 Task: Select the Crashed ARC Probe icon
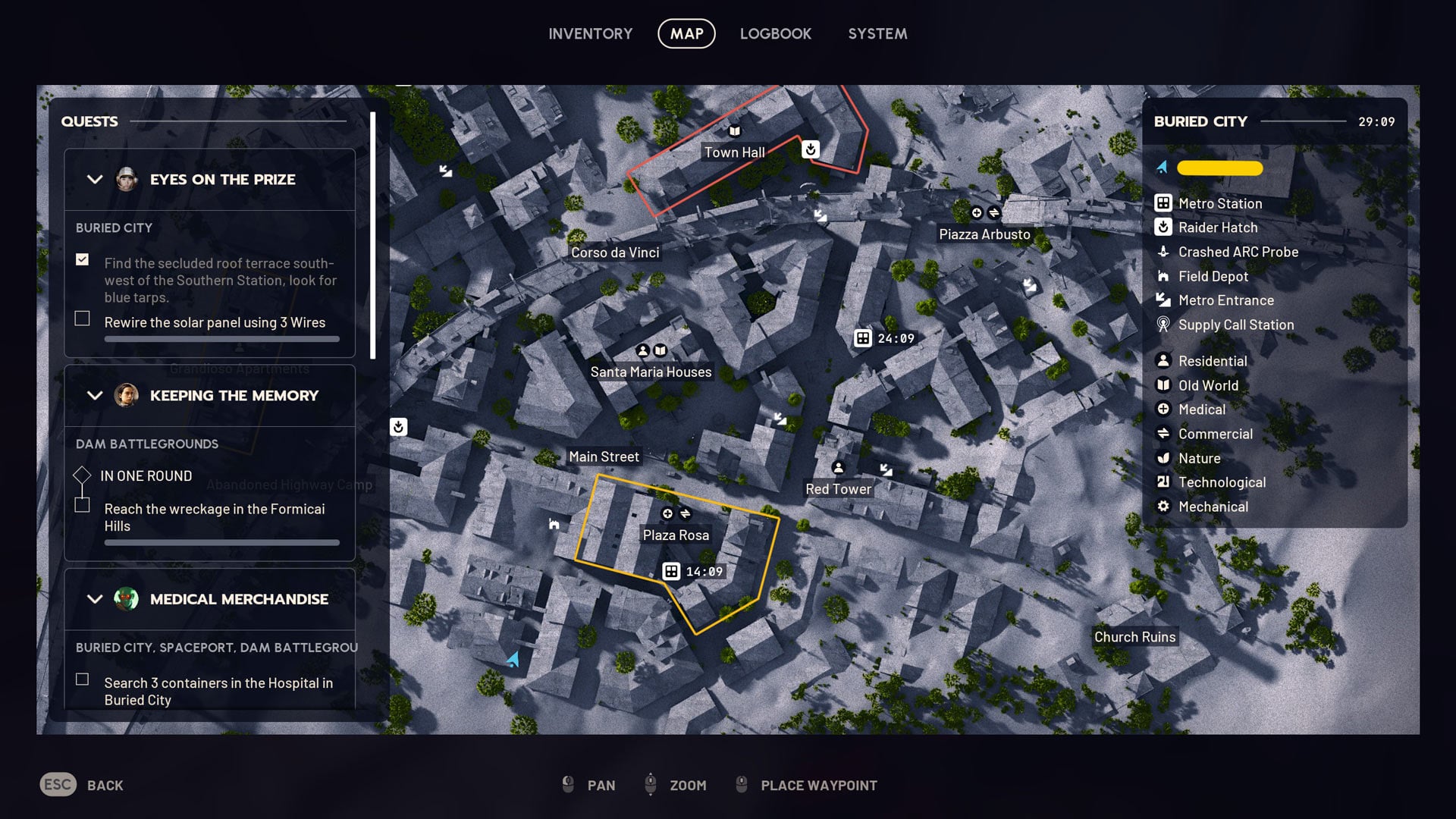click(x=1163, y=251)
